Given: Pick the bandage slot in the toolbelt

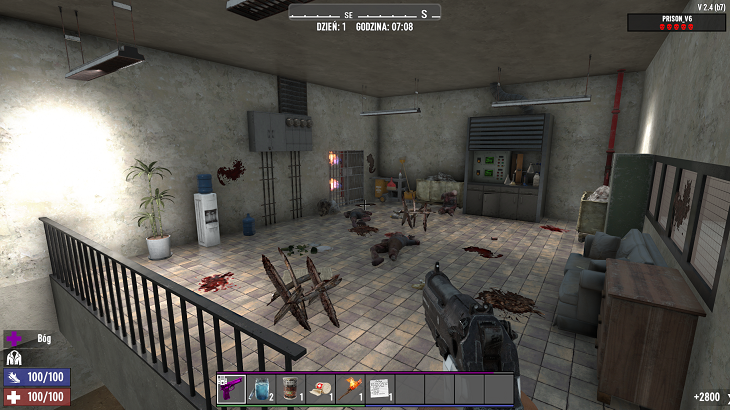Looking at the screenshot, I should (320, 388).
